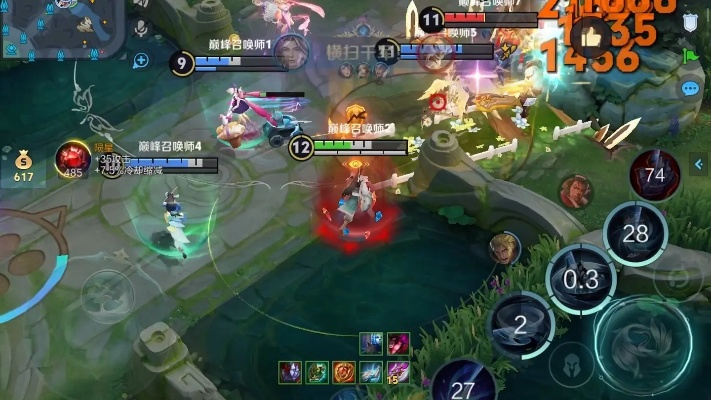Buy the recommended red gem item for 485
Viewport: 711px width, 400px height.
(71, 159)
